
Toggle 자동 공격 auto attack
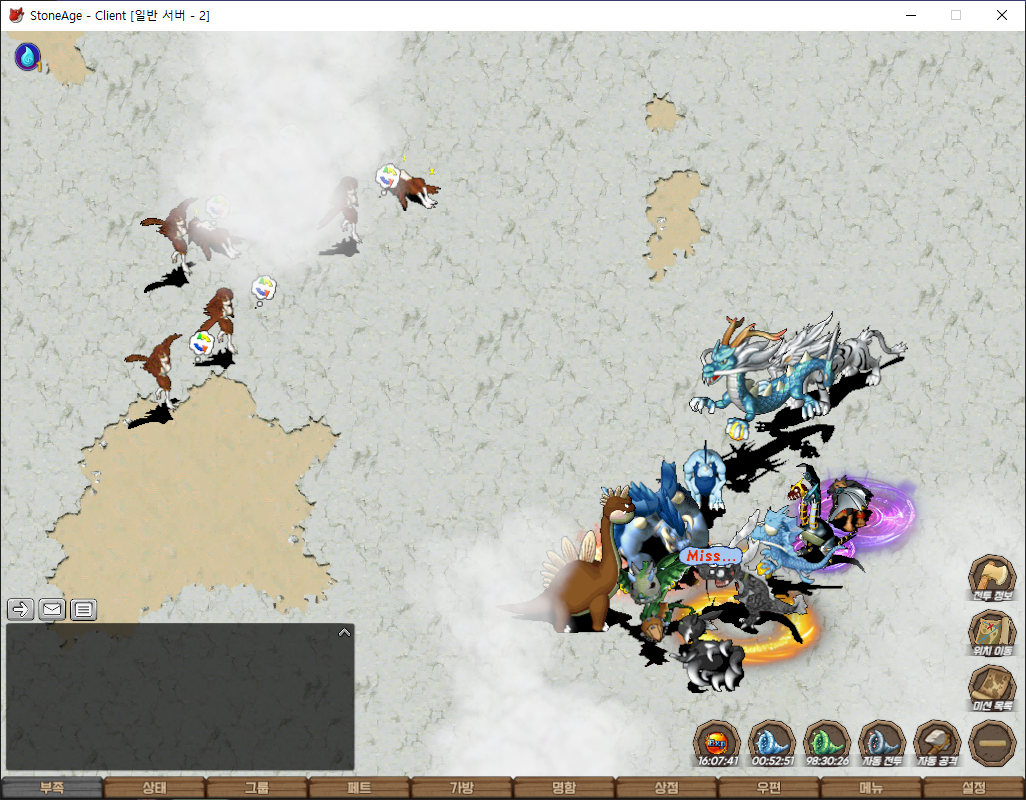[937, 744]
